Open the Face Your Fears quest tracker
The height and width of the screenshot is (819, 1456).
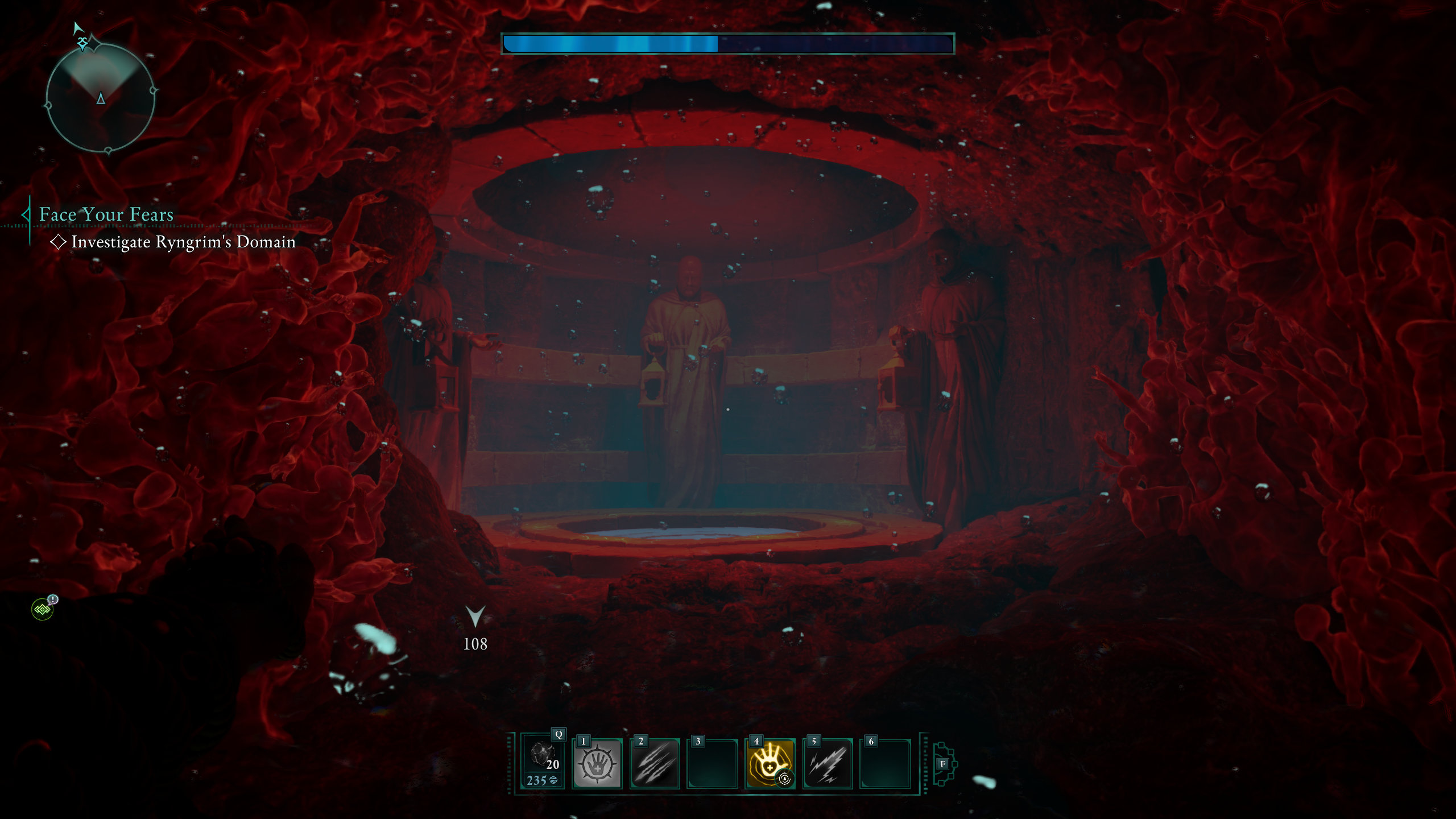click(x=106, y=214)
